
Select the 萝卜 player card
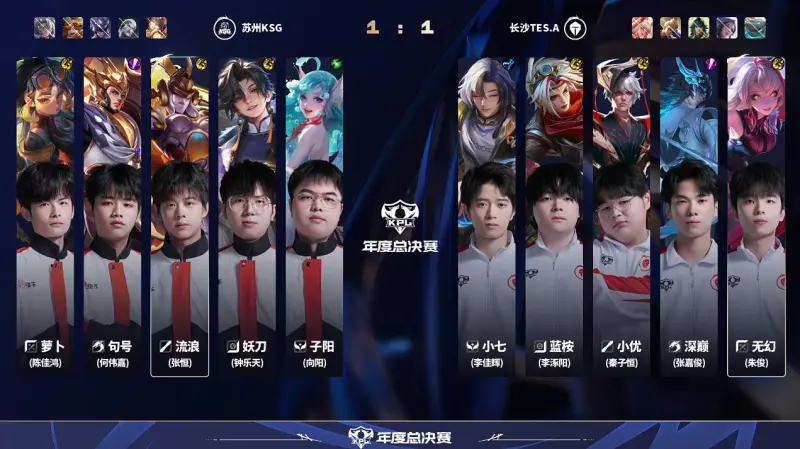[45, 216]
